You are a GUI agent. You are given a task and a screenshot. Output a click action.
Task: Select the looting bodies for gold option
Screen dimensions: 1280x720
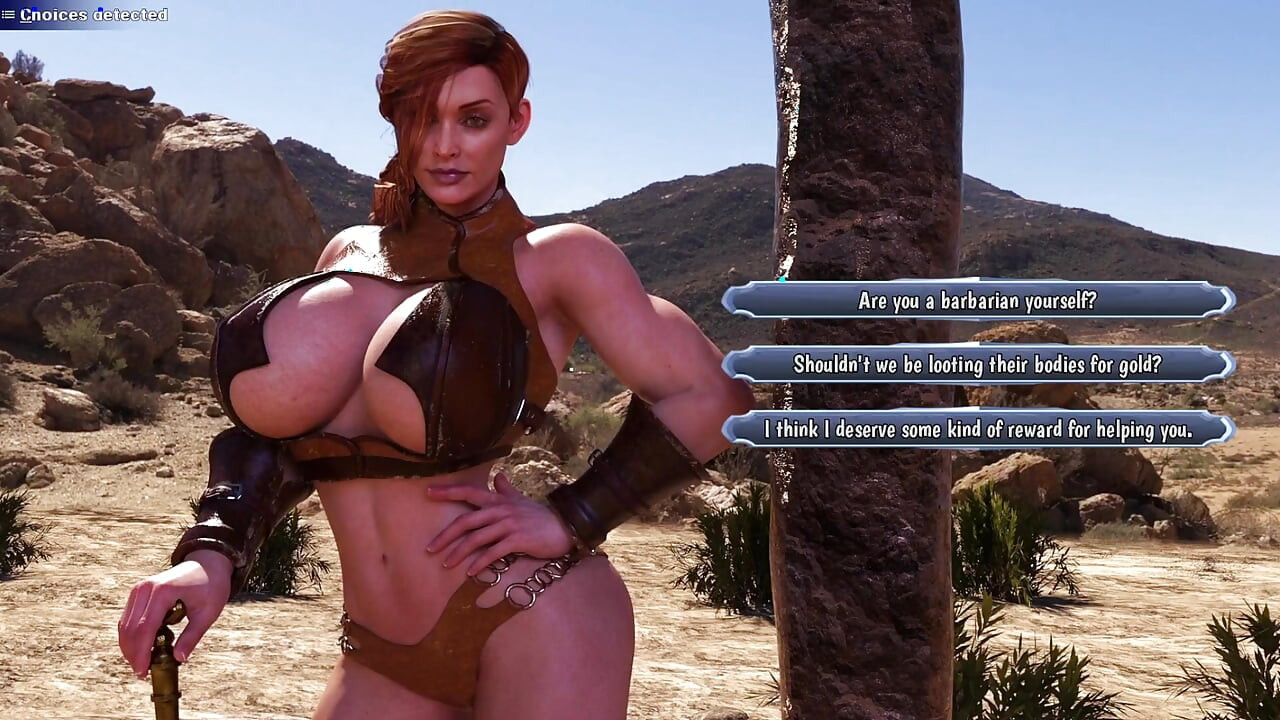[977, 365]
